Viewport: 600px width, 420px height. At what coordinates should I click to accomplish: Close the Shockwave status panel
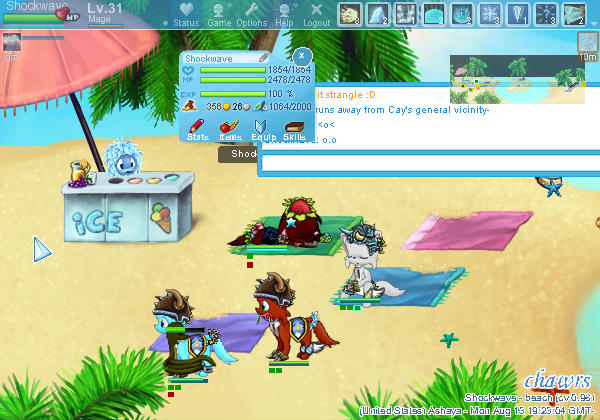tap(301, 54)
